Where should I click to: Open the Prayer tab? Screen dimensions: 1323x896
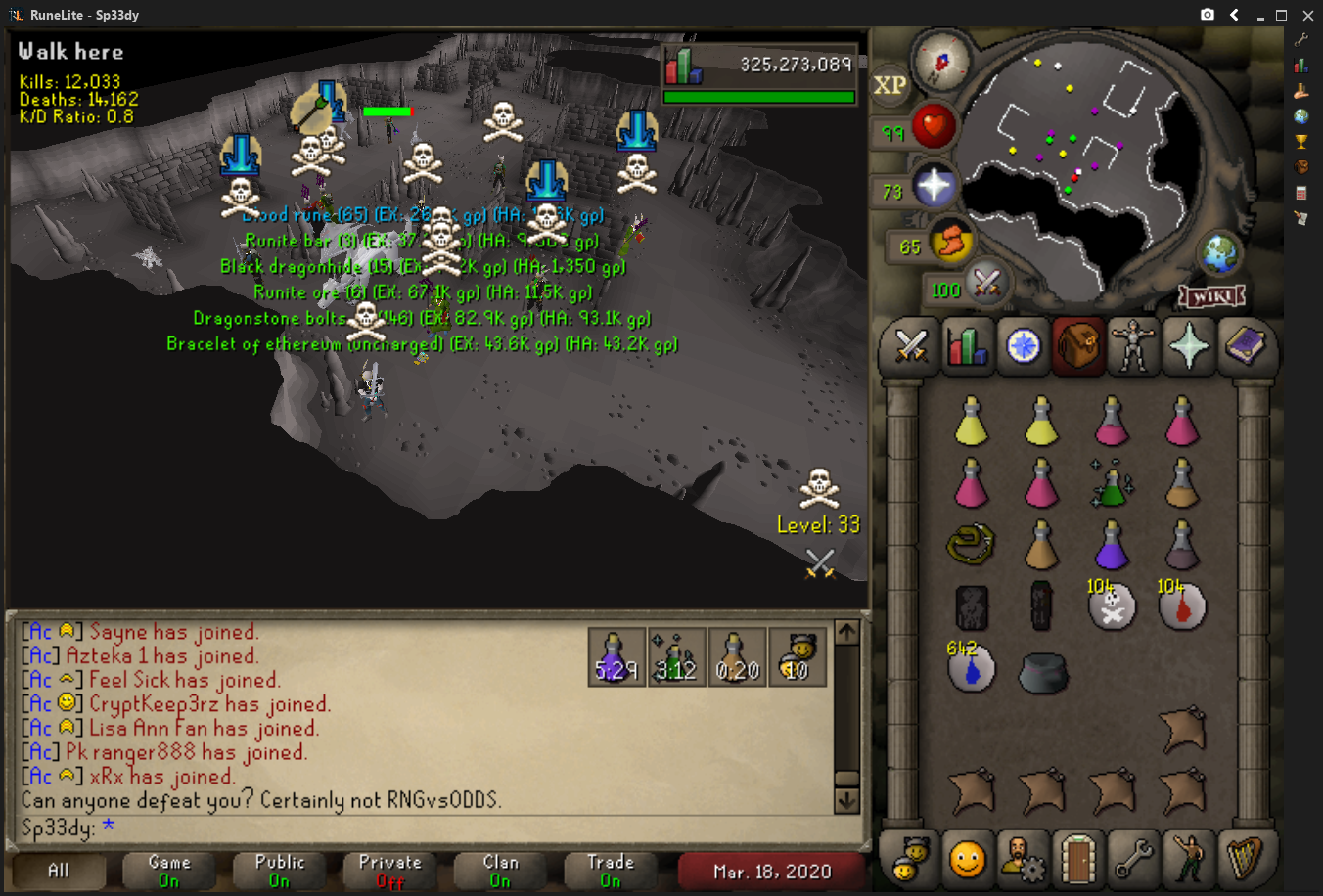(x=1189, y=346)
